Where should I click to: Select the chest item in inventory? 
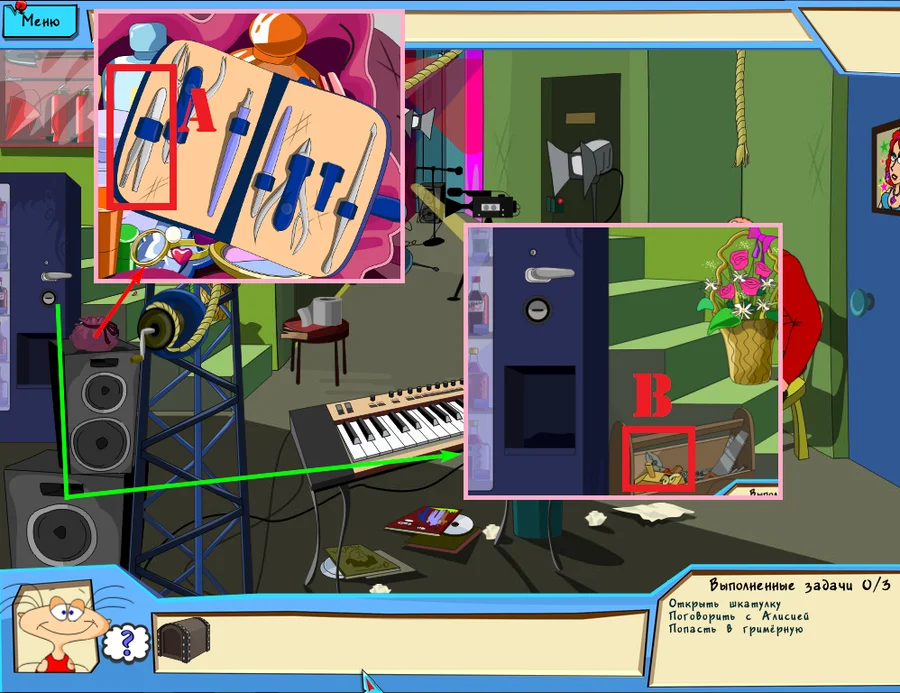(183, 637)
